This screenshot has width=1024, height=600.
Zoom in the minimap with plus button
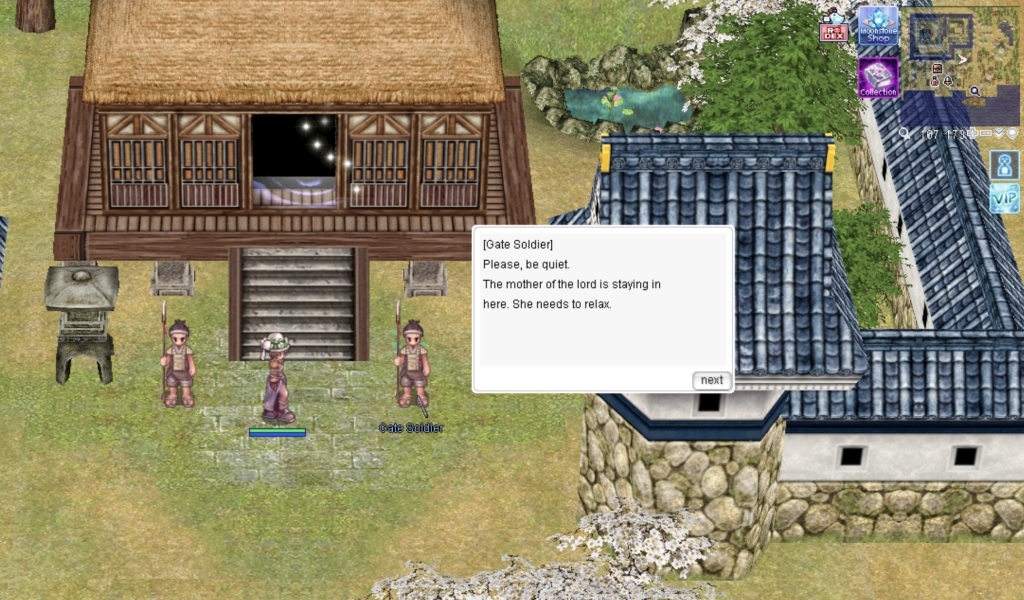972,133
